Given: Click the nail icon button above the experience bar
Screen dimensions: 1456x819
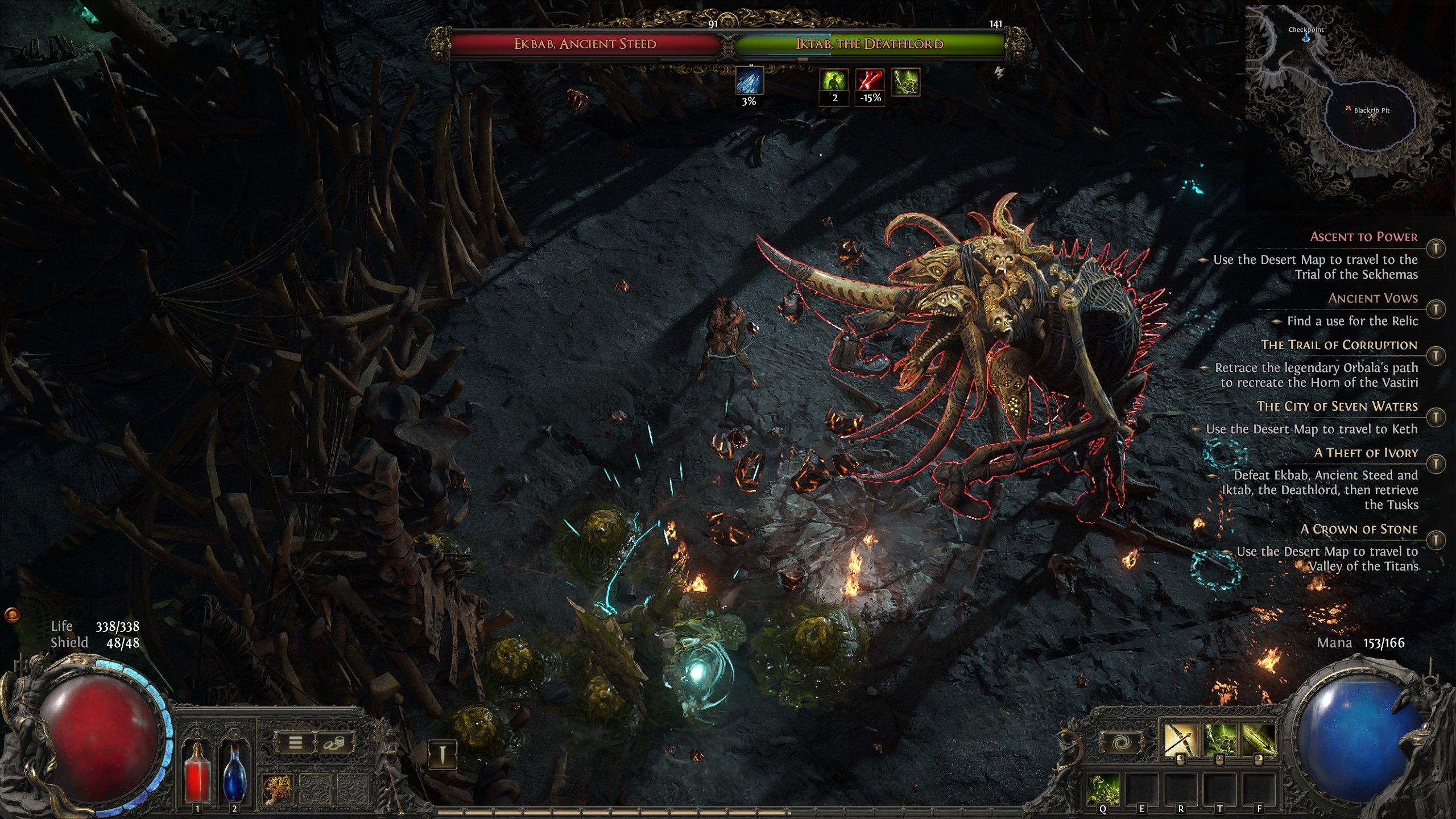Looking at the screenshot, I should click(x=442, y=754).
